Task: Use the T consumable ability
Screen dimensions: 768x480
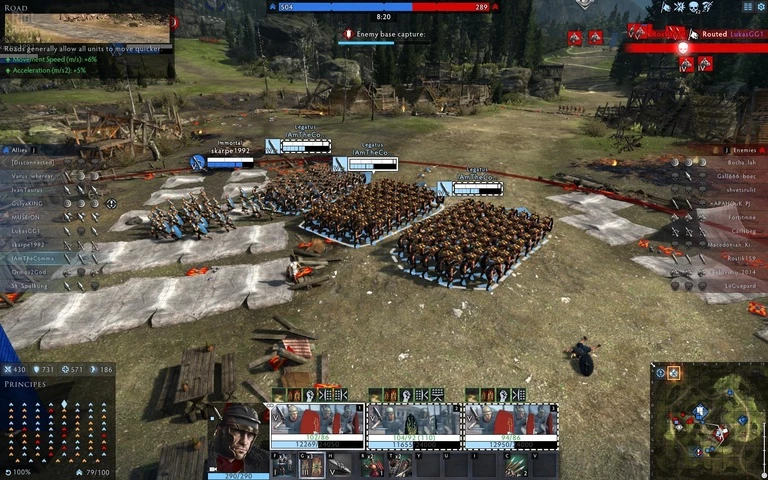Action: [x=400, y=465]
